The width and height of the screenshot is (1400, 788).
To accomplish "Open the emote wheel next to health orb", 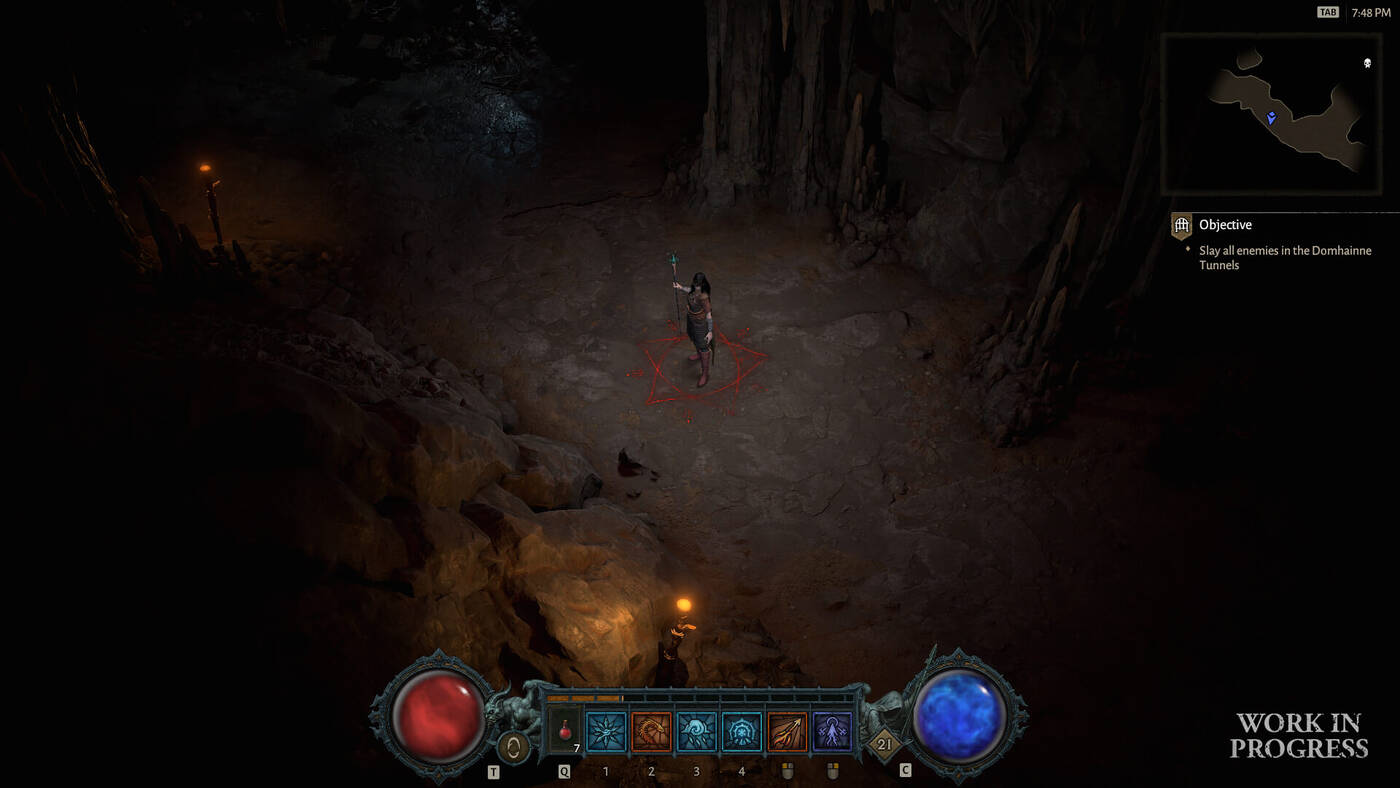I will click(x=512, y=748).
